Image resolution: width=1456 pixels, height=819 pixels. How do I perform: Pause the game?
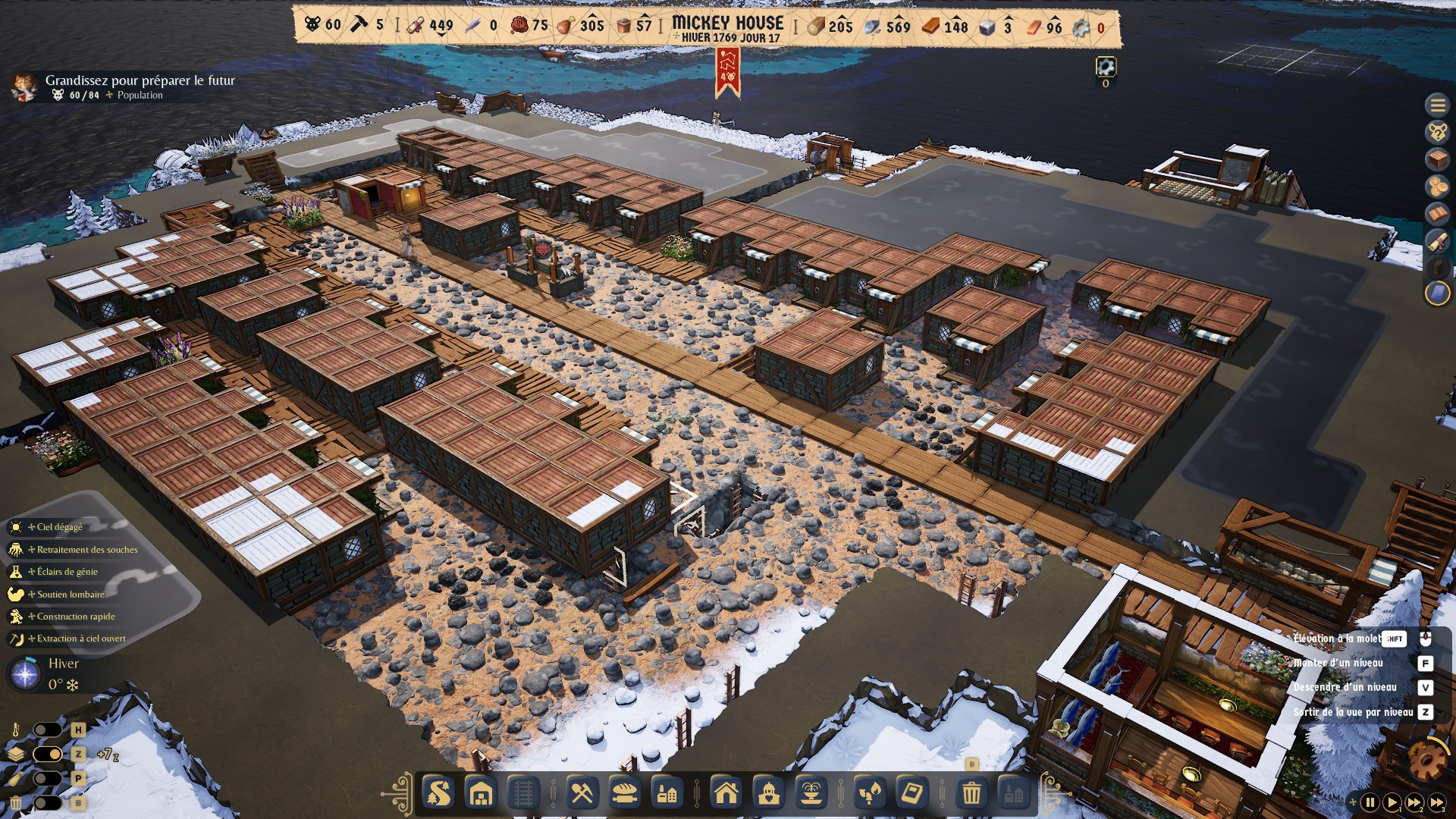pyautogui.click(x=1370, y=802)
